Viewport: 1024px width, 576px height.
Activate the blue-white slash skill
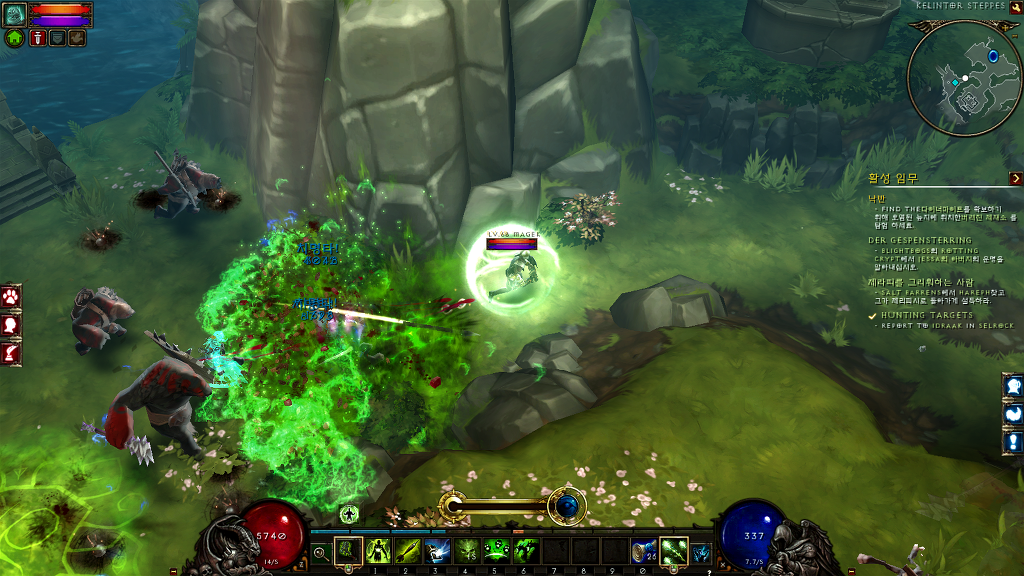pyautogui.click(x=437, y=551)
